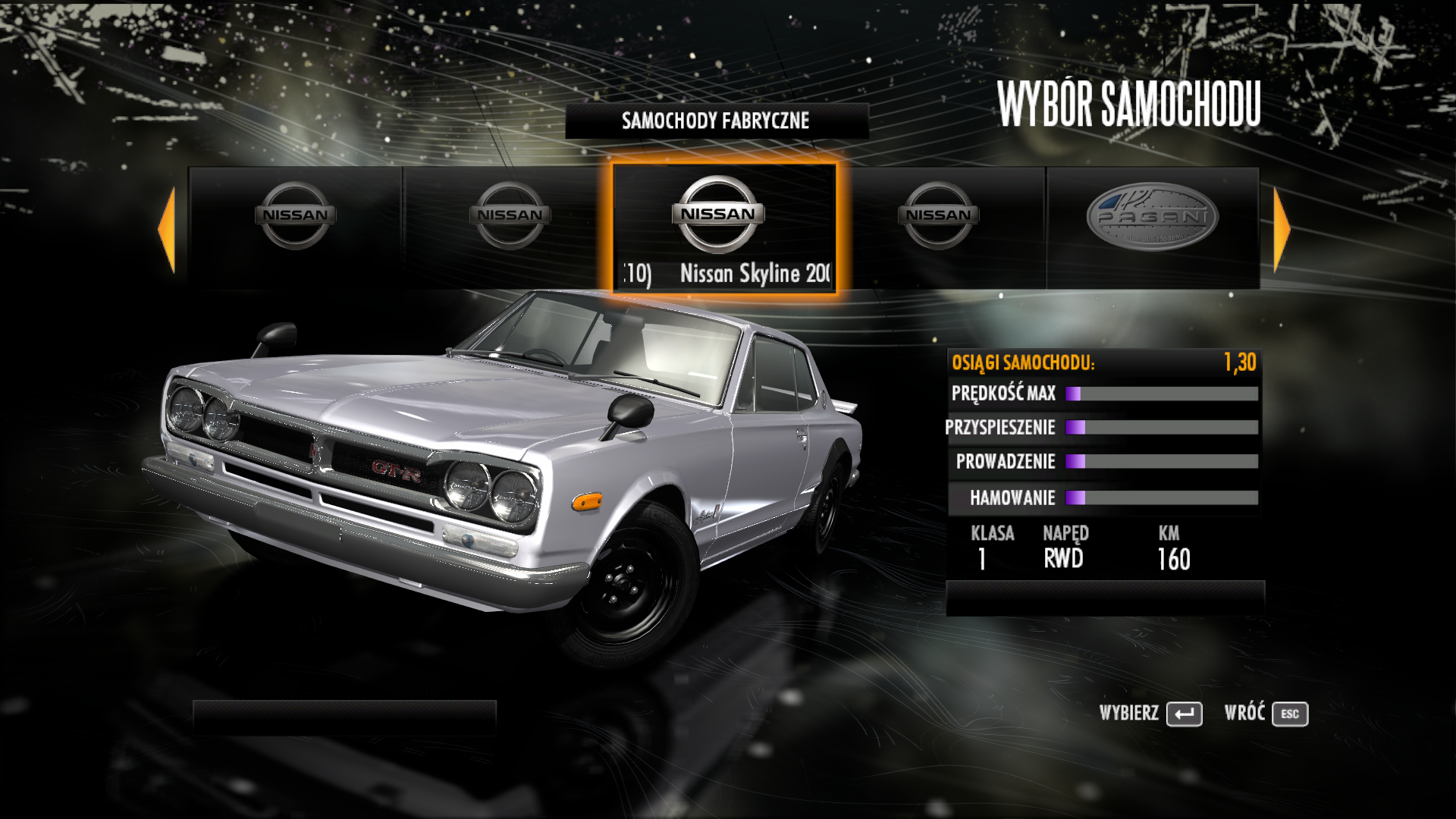The width and height of the screenshot is (1456, 819).
Task: Click the Samochody Fabryczne category header
Action: click(x=716, y=121)
